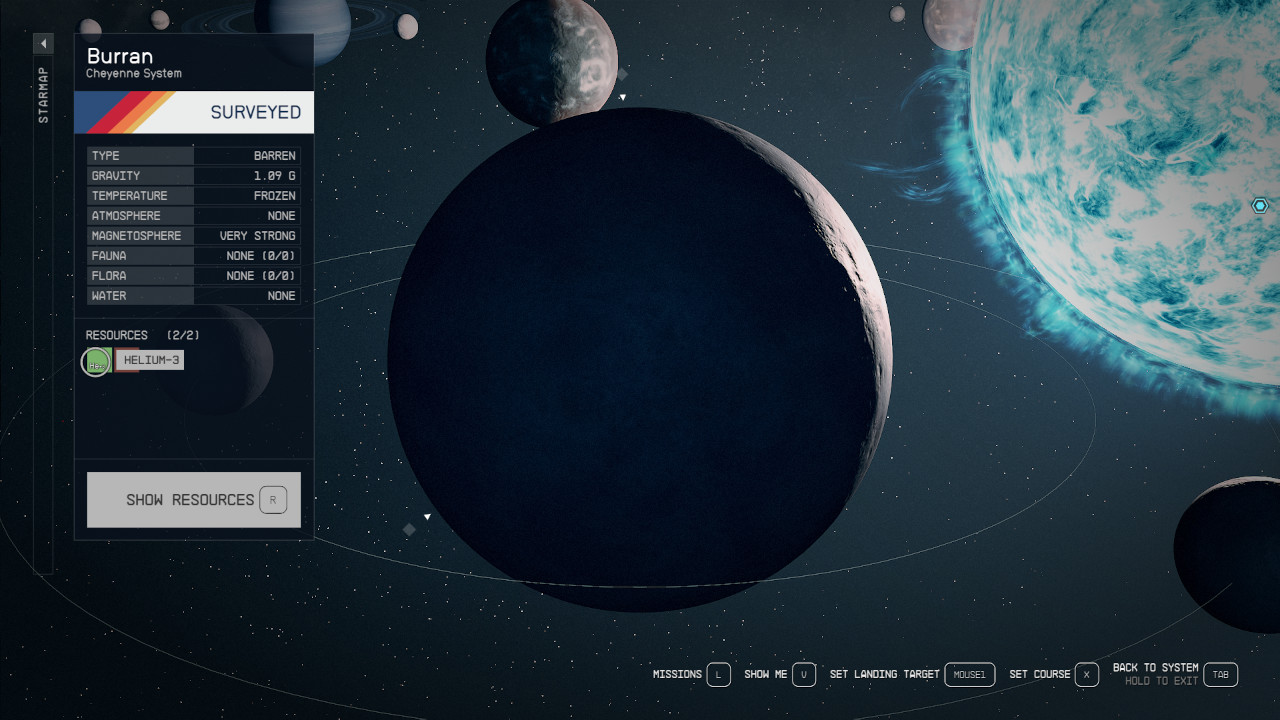The width and height of the screenshot is (1280, 720).
Task: Click the HELIUM-3 resource label
Action: pos(149,359)
